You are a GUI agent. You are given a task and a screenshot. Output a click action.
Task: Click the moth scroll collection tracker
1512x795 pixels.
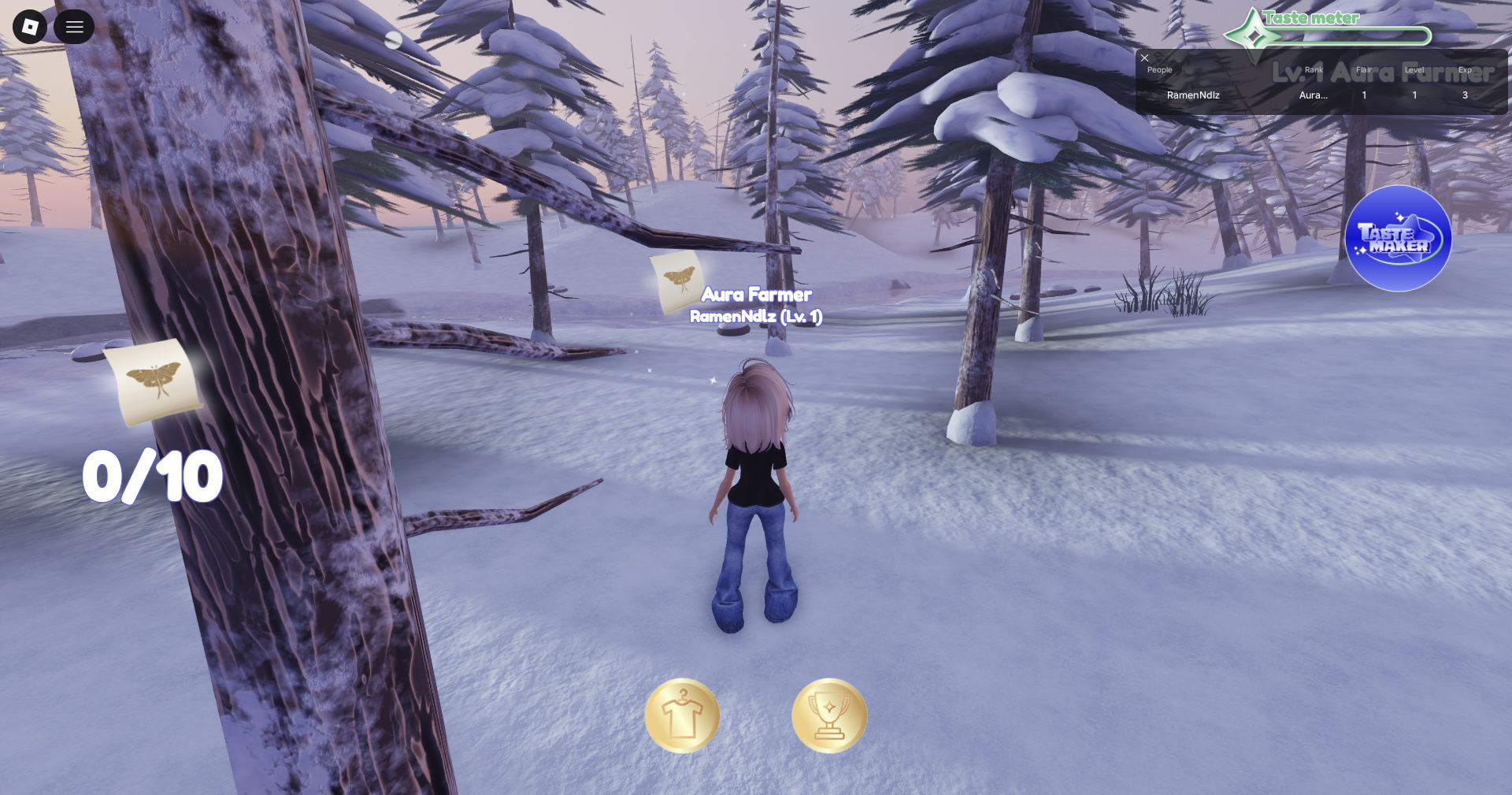tap(154, 383)
